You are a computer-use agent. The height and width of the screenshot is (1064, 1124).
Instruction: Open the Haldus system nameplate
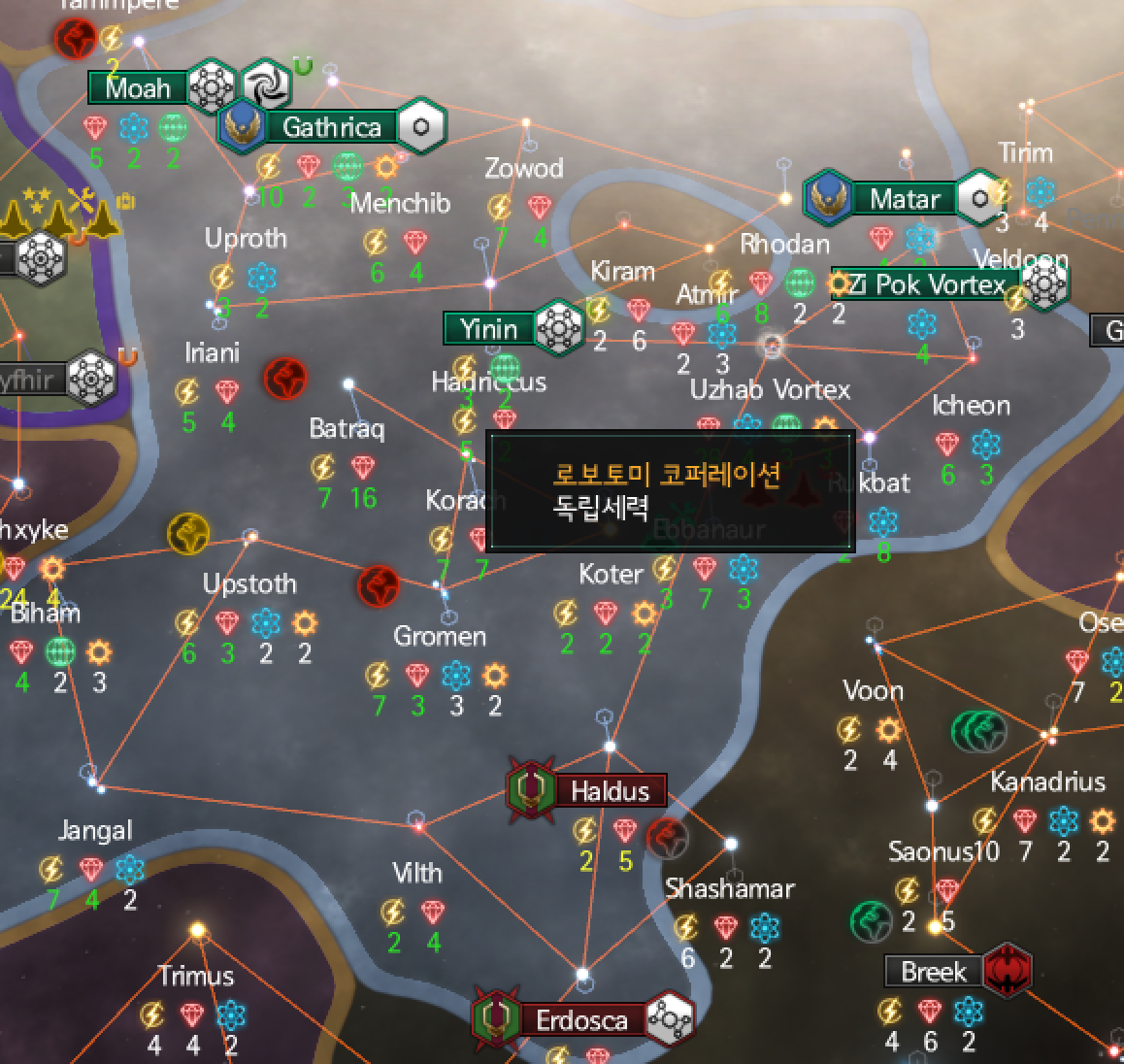pyautogui.click(x=609, y=791)
